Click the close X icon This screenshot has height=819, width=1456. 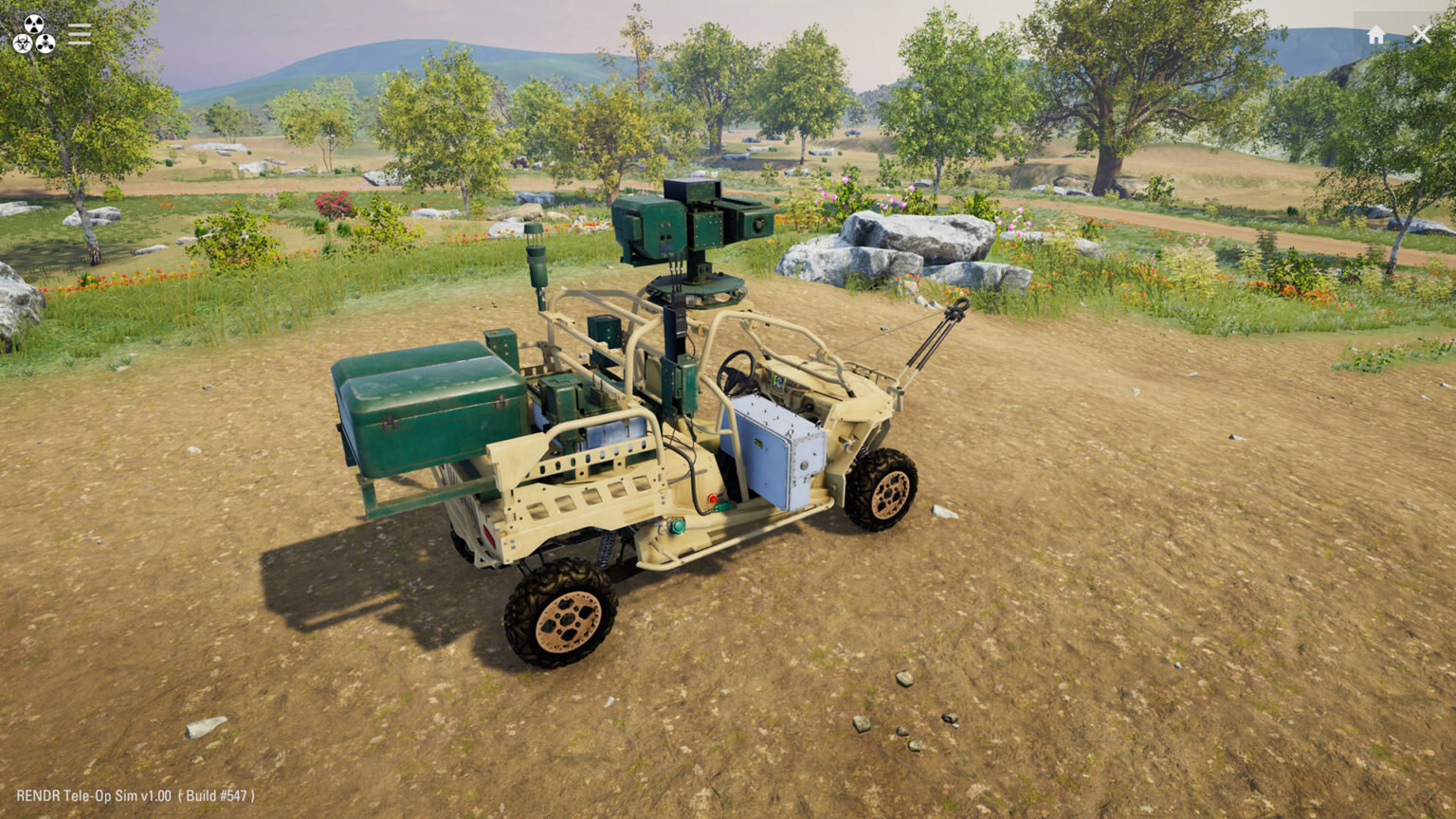(x=1422, y=33)
